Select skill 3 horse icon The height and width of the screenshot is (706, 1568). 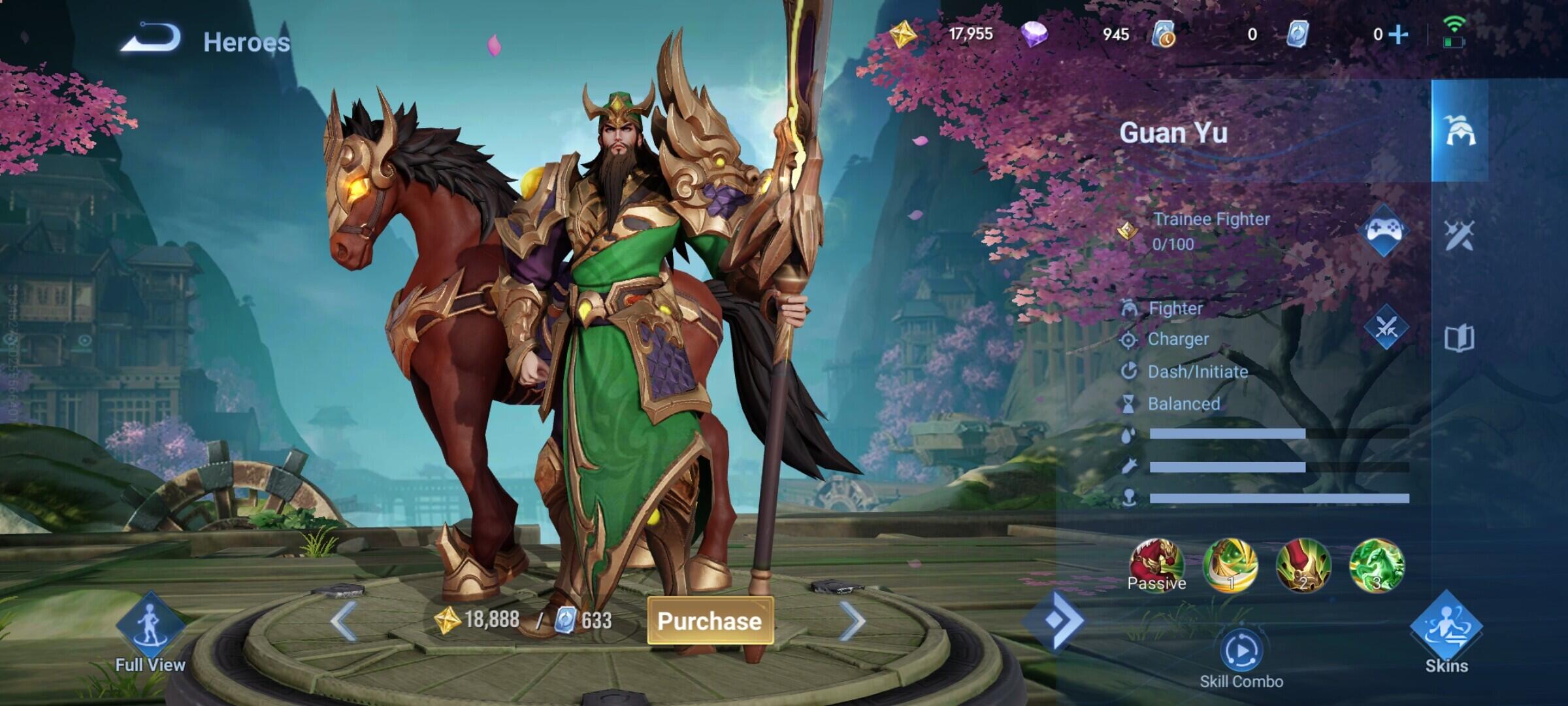[1377, 565]
